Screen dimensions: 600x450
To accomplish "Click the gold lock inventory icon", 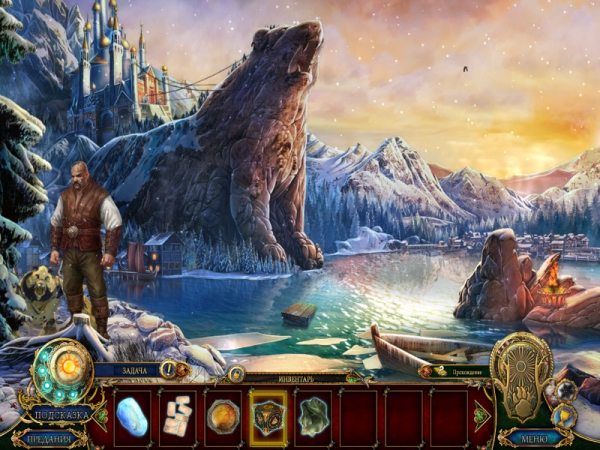I will point(236,374).
